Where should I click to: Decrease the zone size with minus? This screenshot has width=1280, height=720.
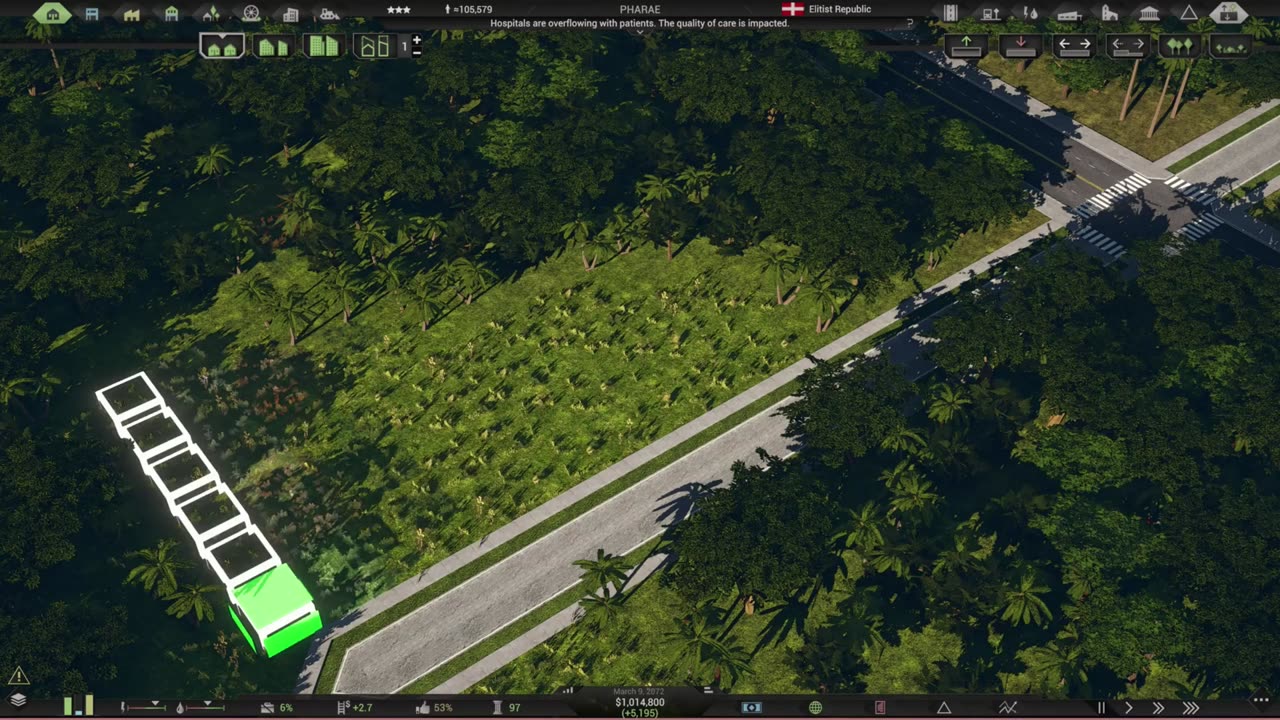click(417, 51)
